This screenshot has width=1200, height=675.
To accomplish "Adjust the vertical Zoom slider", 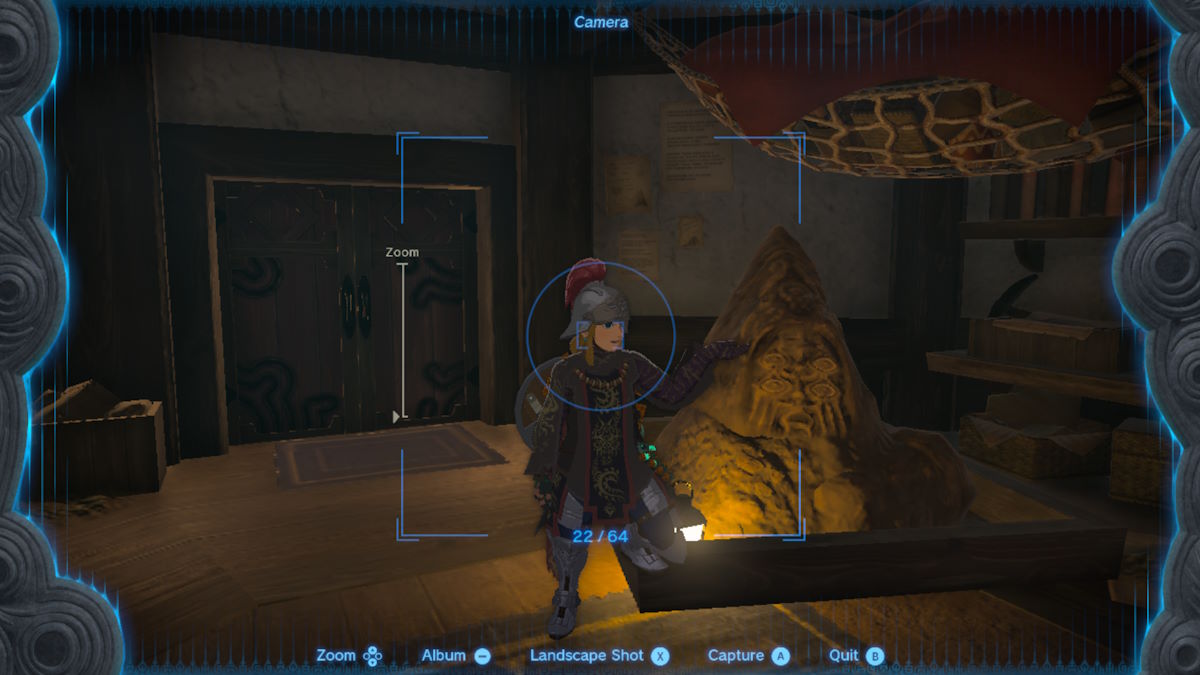I will 400,415.
